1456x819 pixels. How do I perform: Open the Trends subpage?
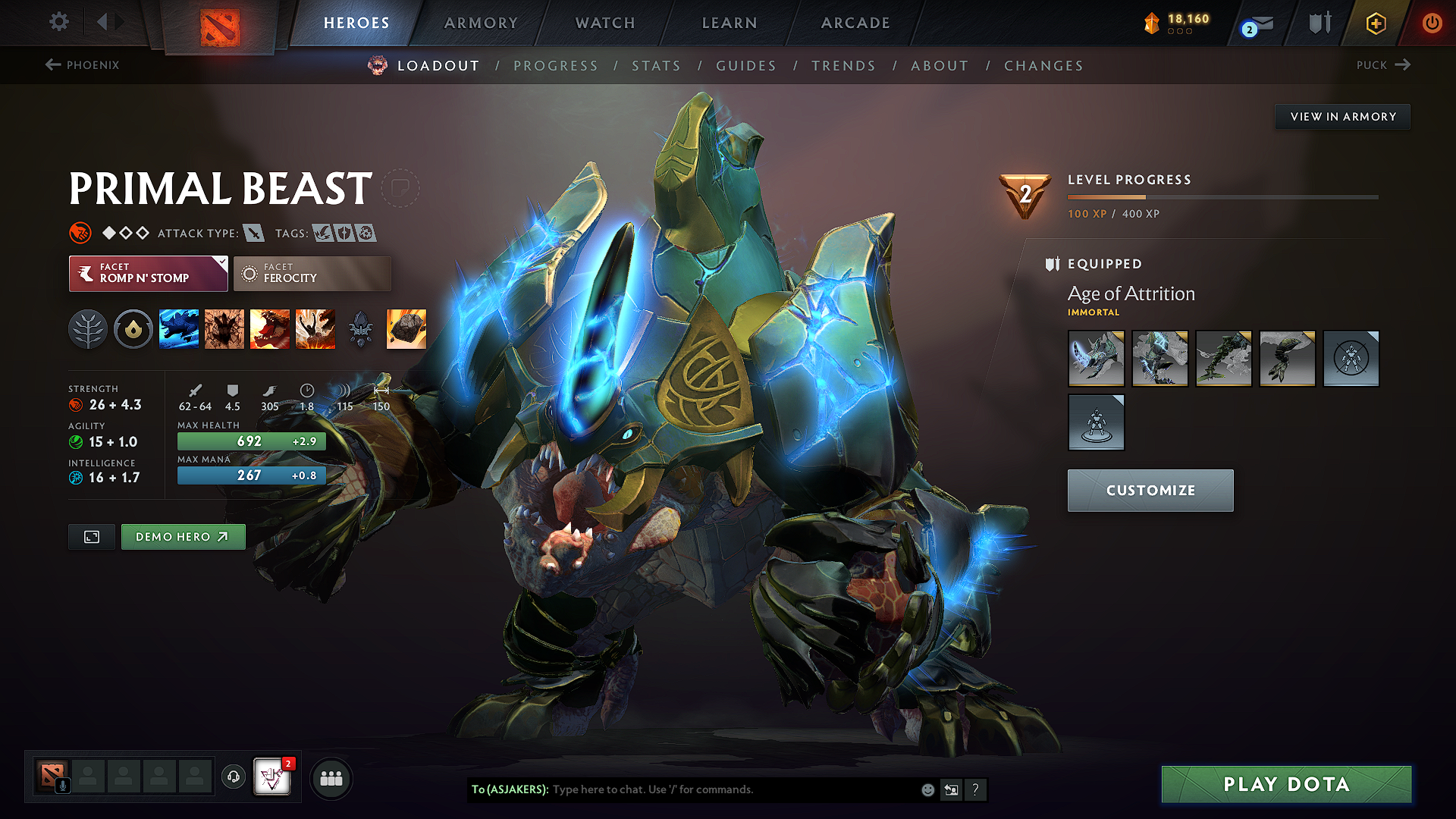point(843,66)
